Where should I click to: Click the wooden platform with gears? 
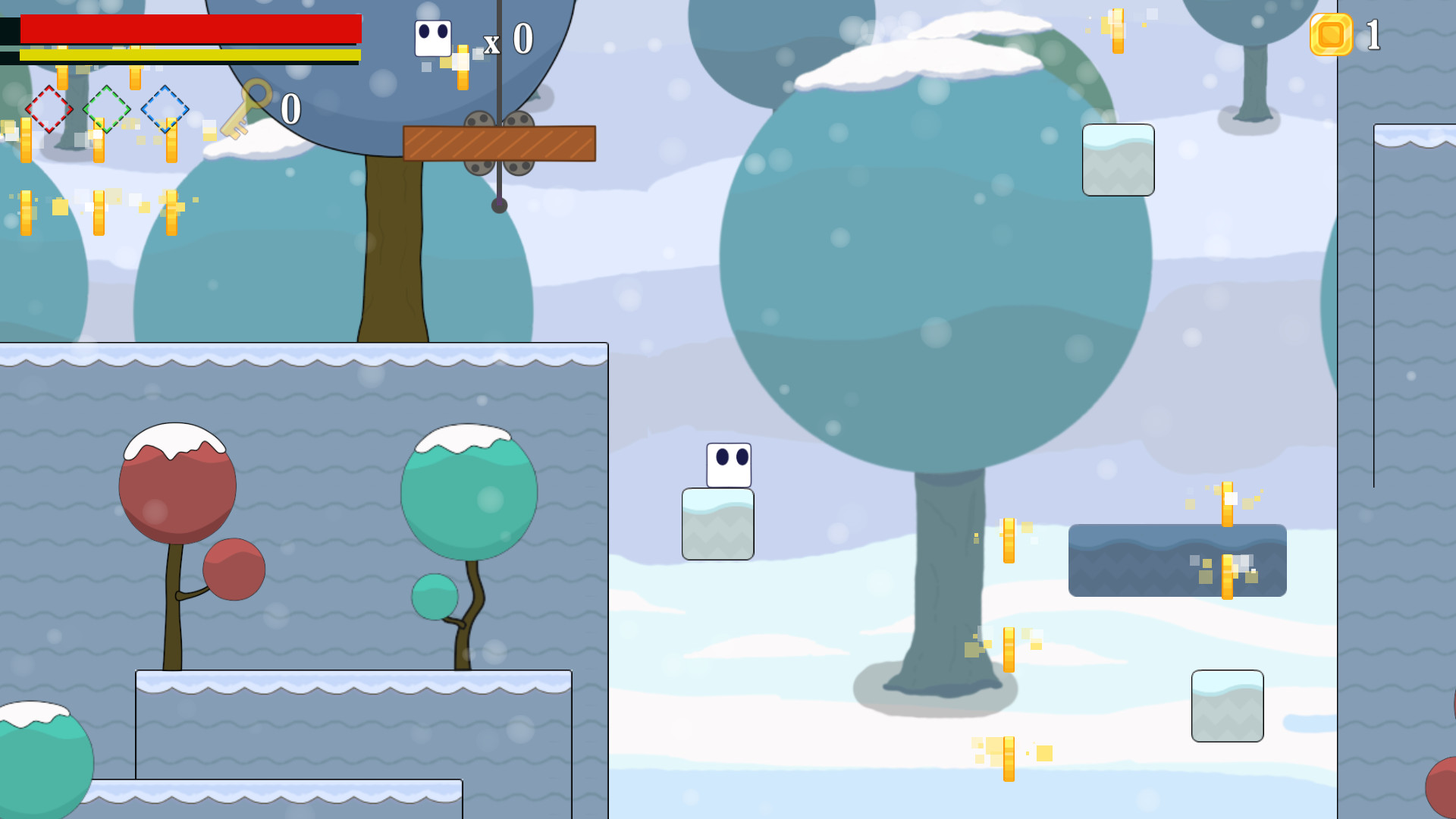pos(499,144)
